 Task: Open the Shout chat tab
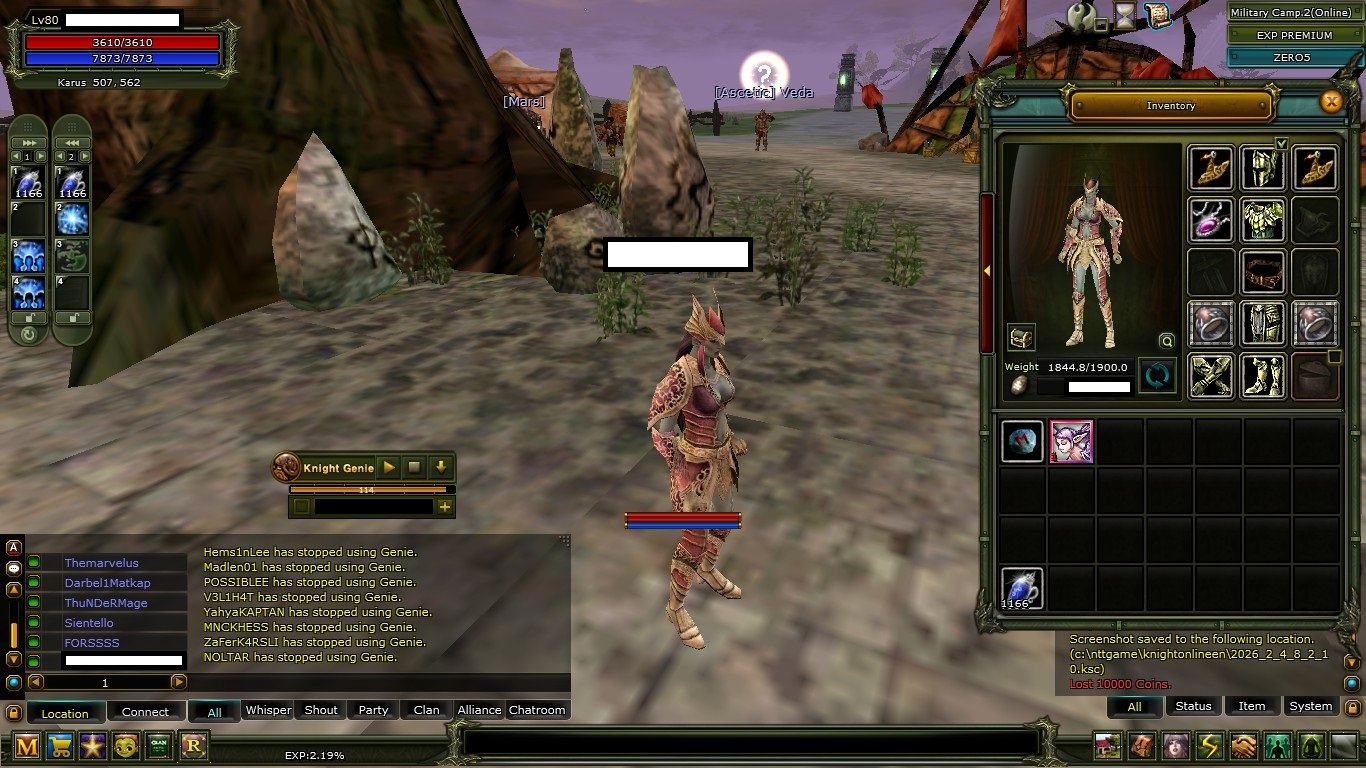pyautogui.click(x=321, y=710)
